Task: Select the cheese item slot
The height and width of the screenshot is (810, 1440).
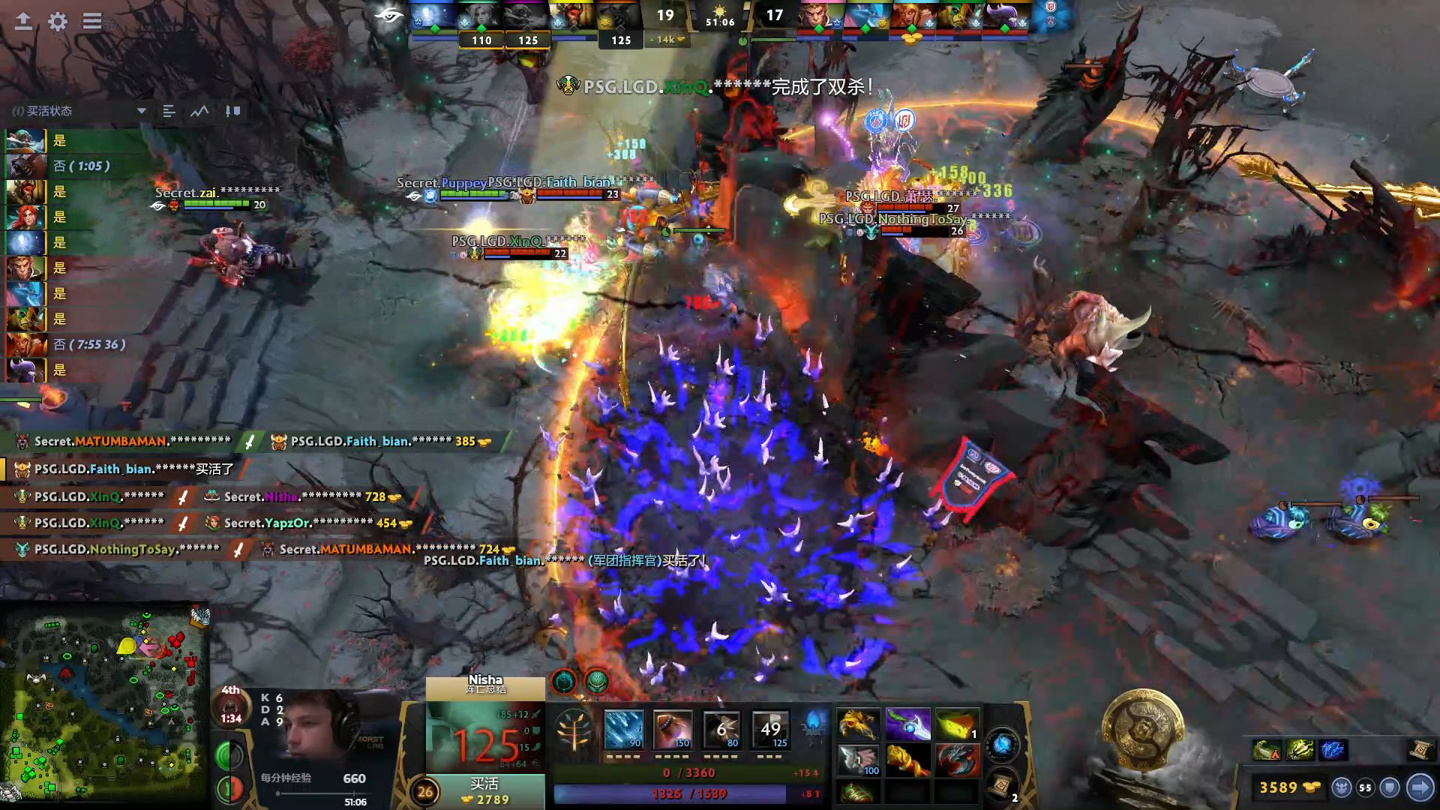Action: pos(957,724)
